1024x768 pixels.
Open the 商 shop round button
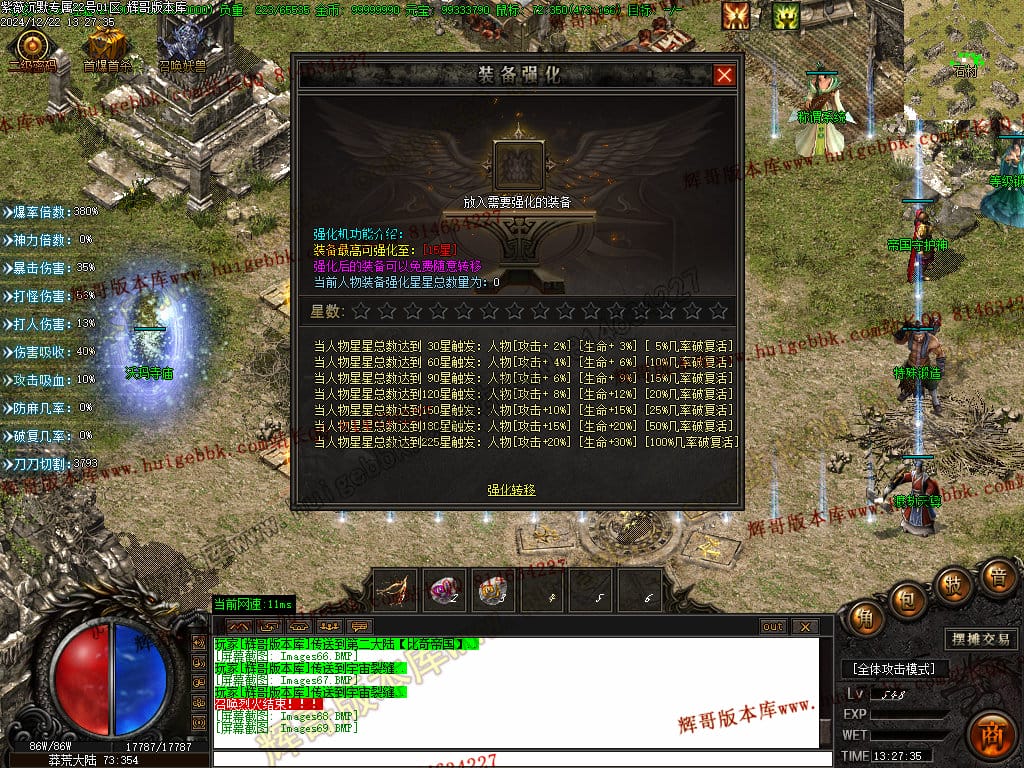pyautogui.click(x=992, y=732)
